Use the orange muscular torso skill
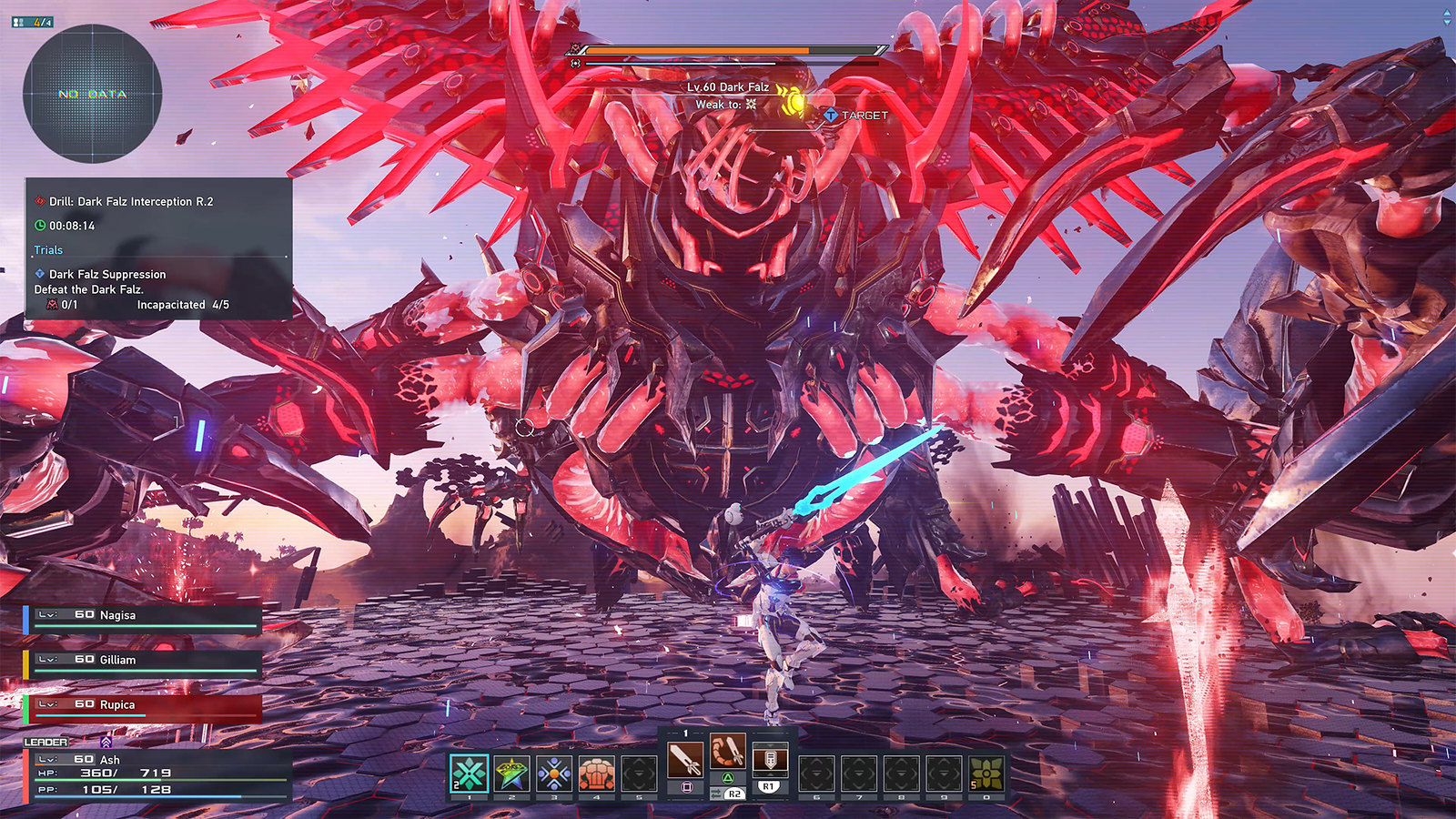1456x819 pixels. tap(597, 774)
